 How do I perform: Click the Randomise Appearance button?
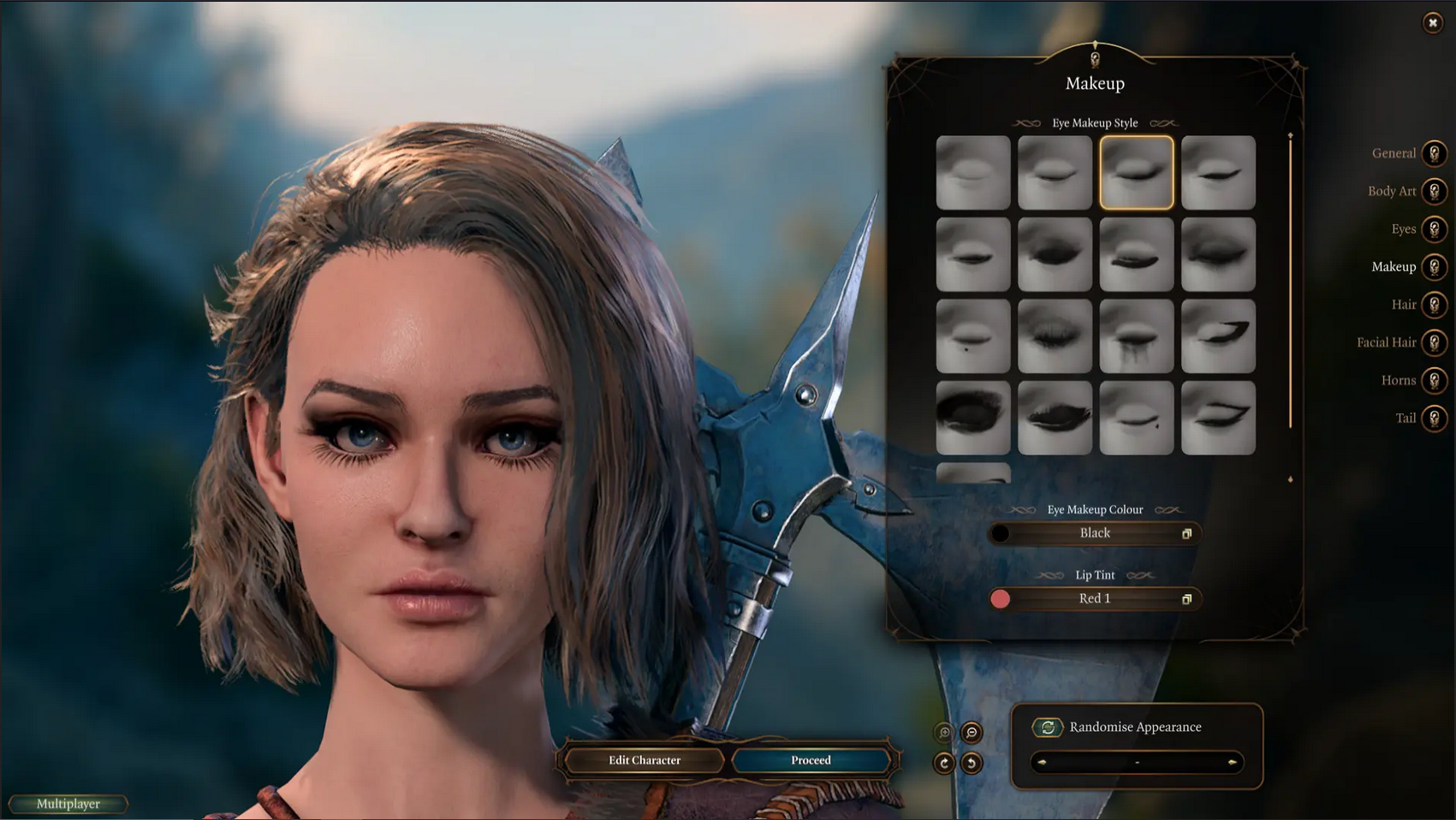coord(1048,728)
